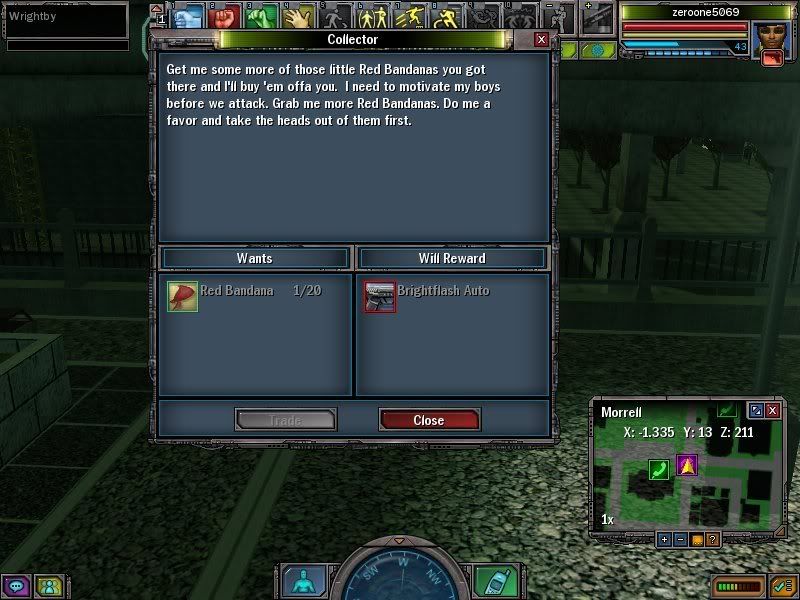Click the Trade button
The width and height of the screenshot is (800, 600).
pyautogui.click(x=285, y=420)
